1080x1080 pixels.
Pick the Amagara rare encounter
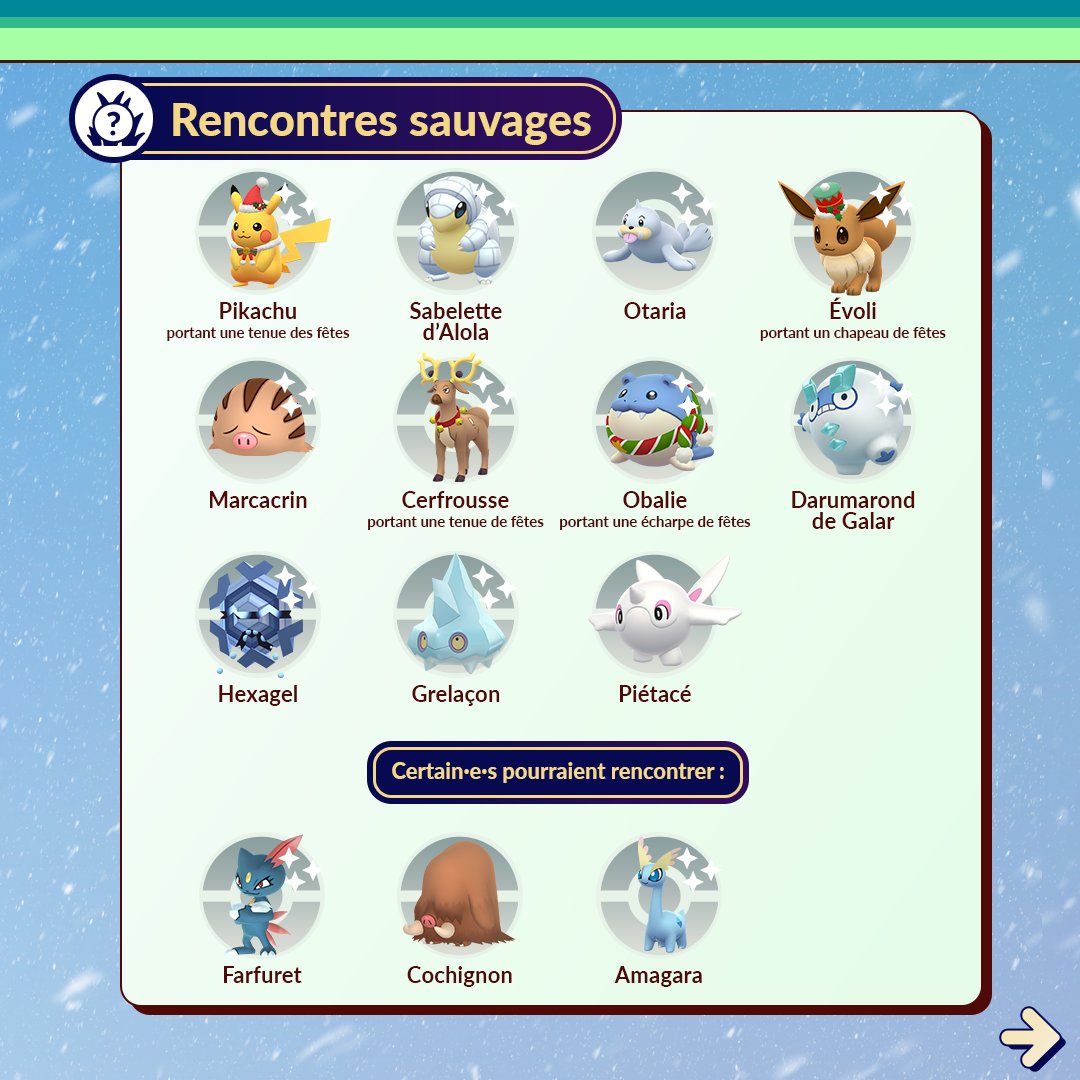(x=659, y=897)
